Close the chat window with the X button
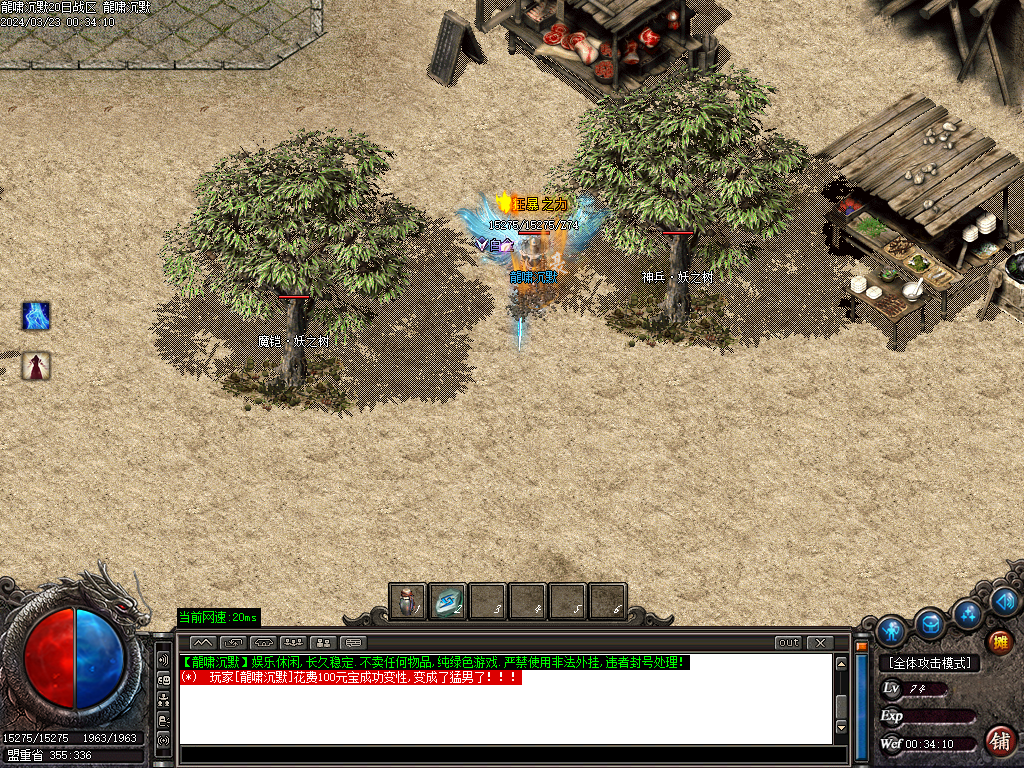 click(x=820, y=642)
